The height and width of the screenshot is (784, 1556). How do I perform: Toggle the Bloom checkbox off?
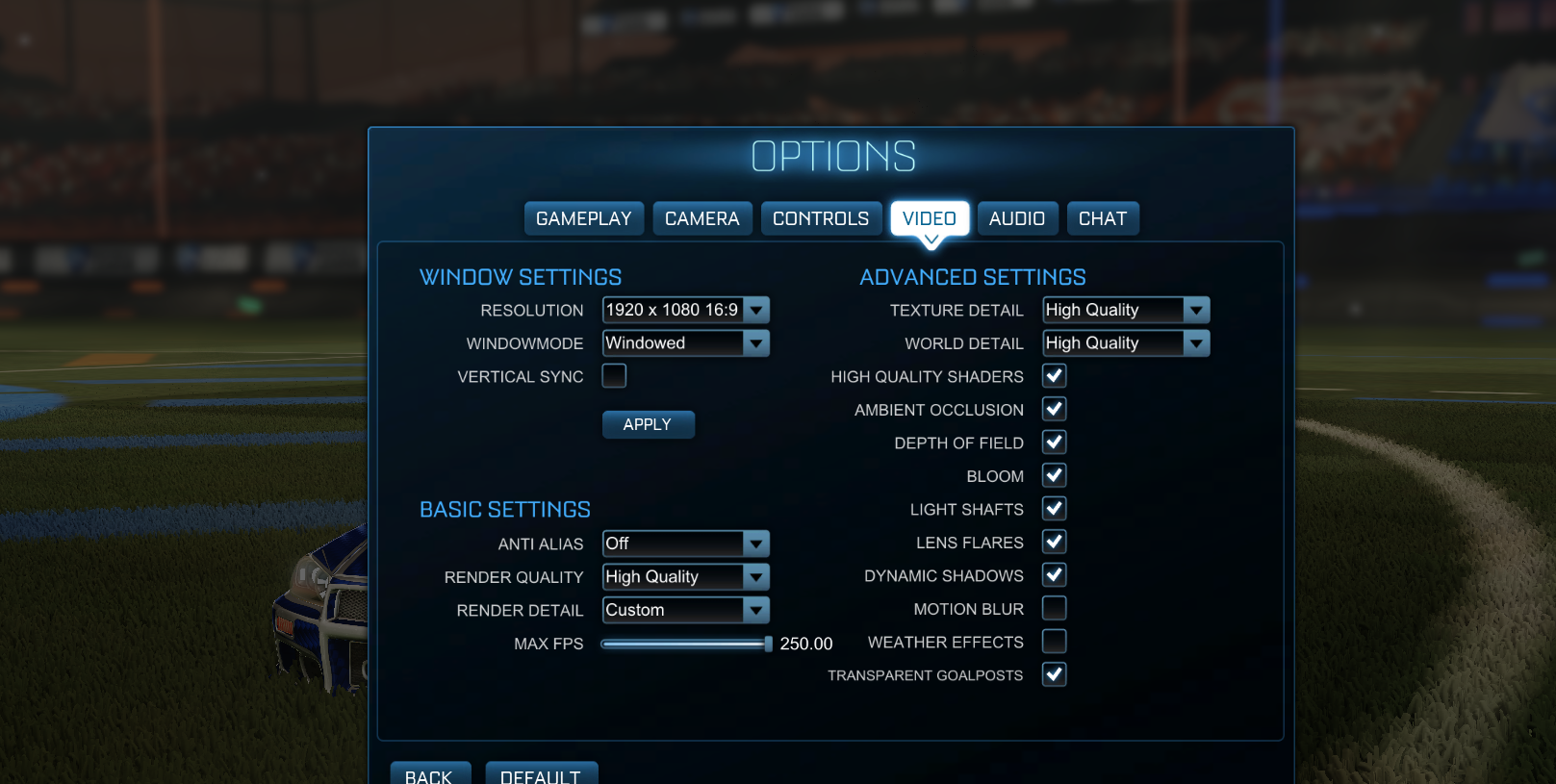coord(1054,475)
